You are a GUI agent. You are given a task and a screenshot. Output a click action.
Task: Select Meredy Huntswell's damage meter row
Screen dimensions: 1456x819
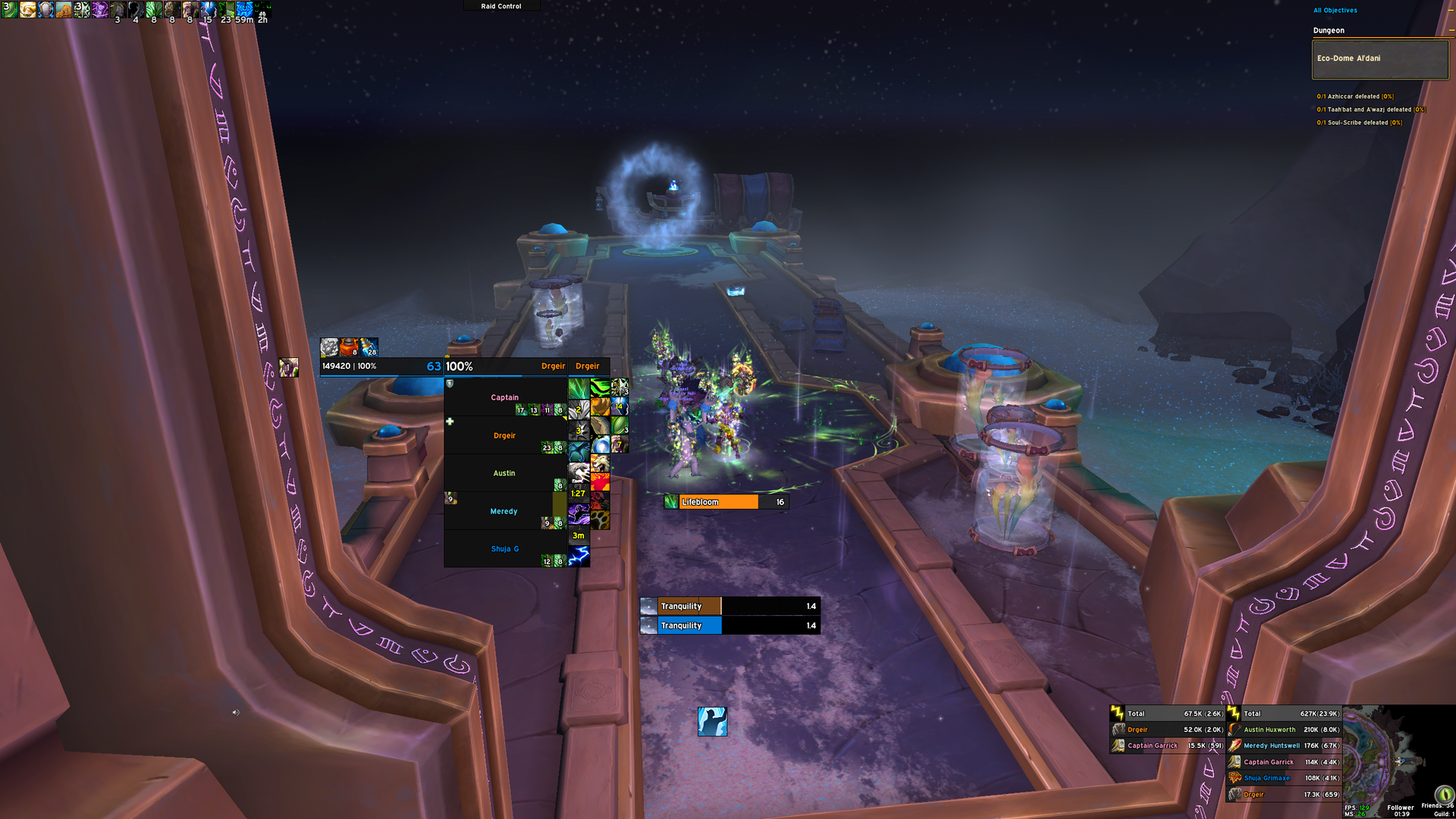pyautogui.click(x=1284, y=745)
